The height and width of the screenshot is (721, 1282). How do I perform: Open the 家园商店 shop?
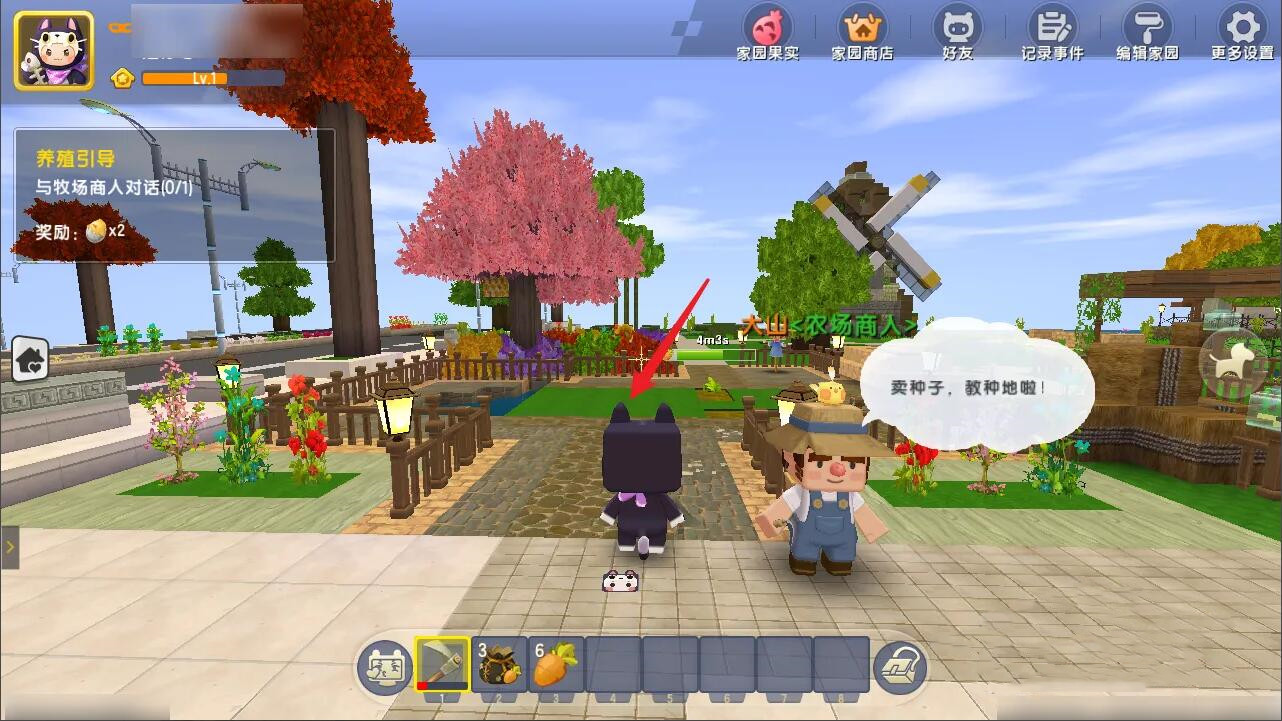tap(862, 33)
